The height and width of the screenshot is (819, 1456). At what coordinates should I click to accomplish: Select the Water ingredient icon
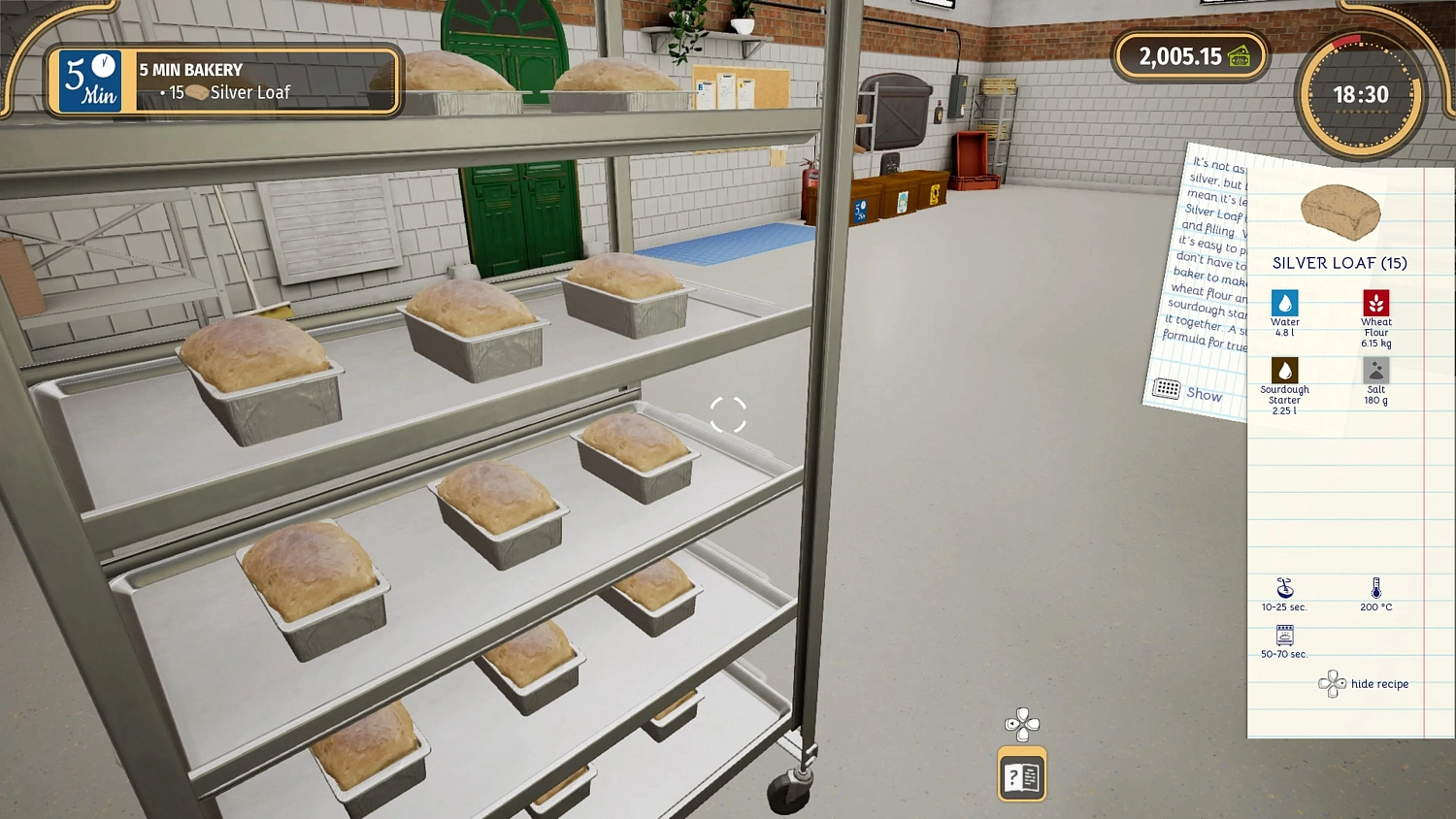click(x=1285, y=303)
